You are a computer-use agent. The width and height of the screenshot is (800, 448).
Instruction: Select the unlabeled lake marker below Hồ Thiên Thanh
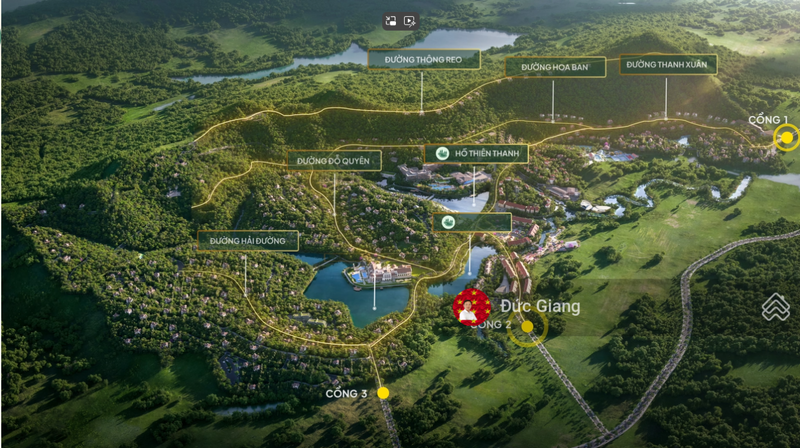tap(472, 222)
